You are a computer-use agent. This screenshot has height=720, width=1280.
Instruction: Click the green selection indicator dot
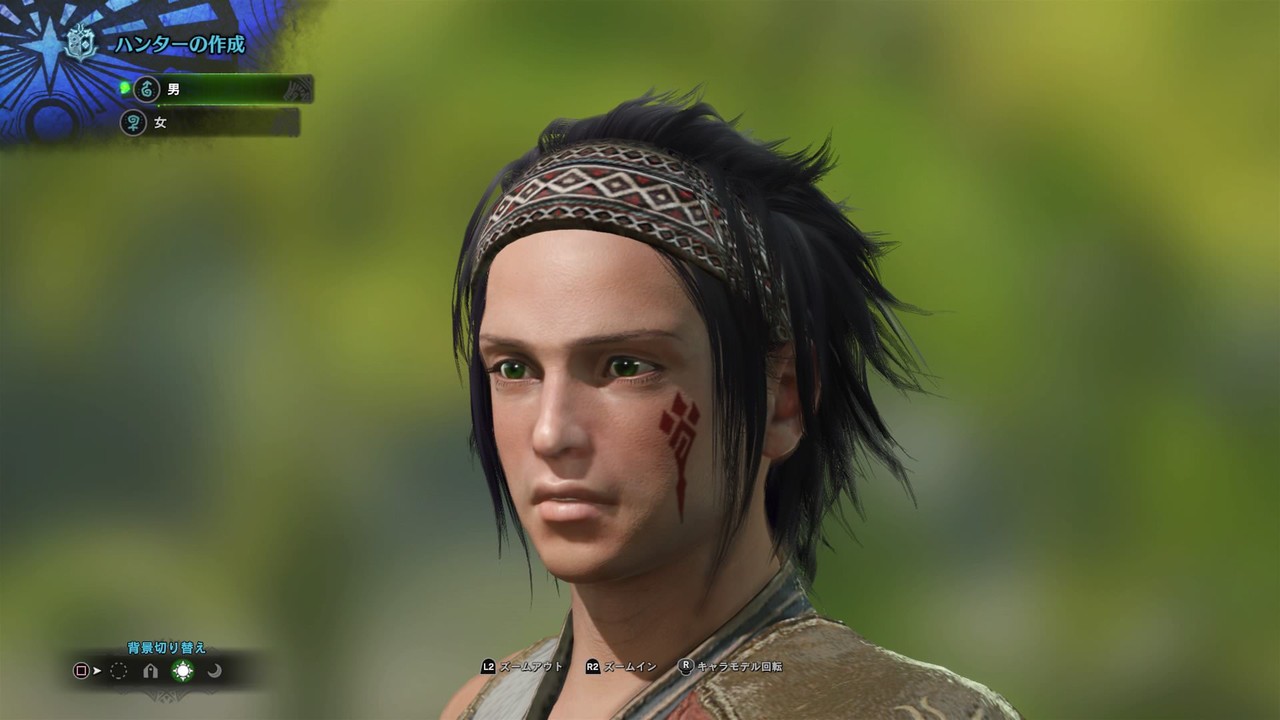(x=124, y=87)
